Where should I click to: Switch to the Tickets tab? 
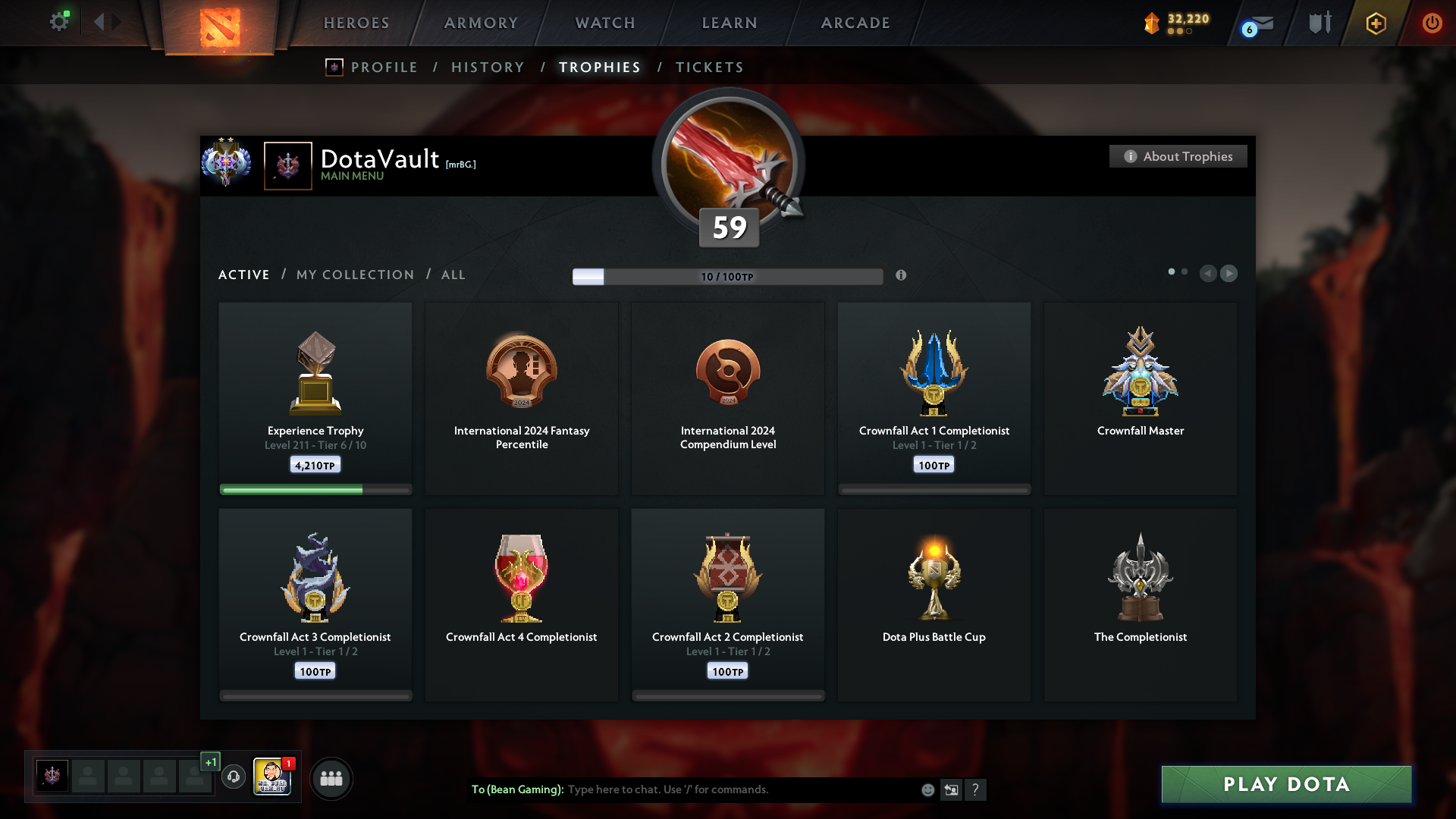coord(709,67)
